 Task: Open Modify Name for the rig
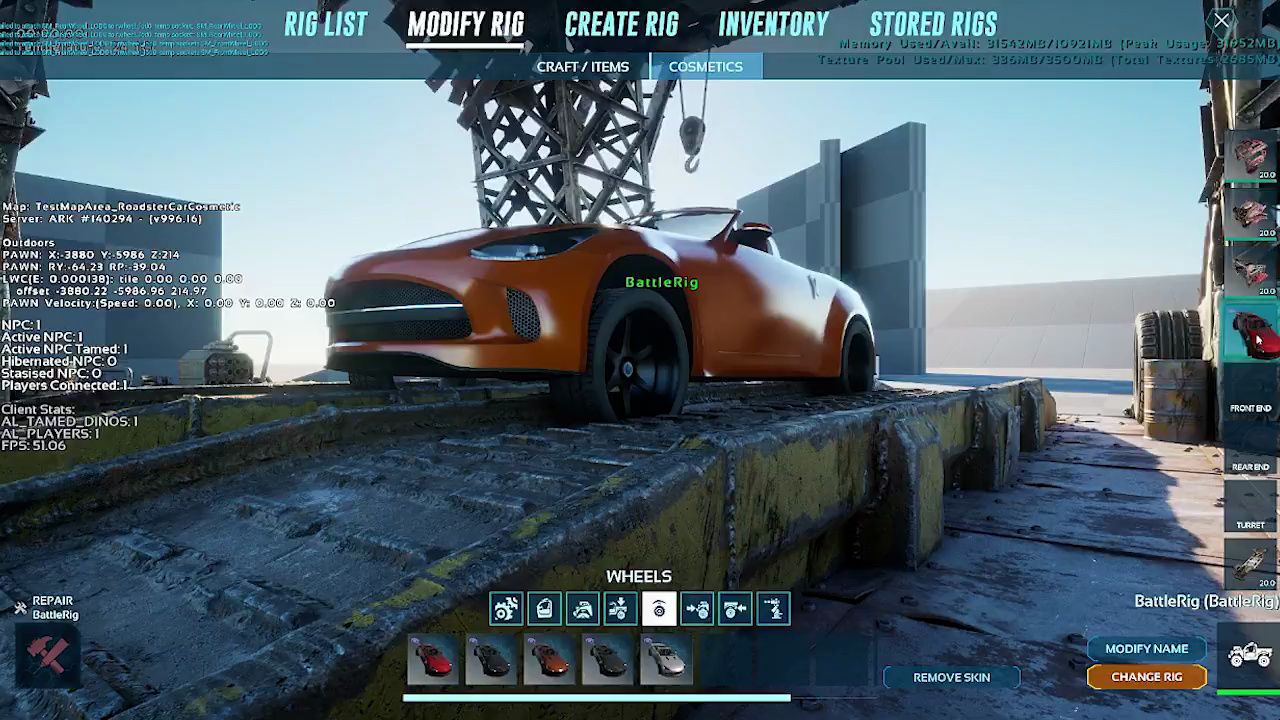tap(1146, 649)
